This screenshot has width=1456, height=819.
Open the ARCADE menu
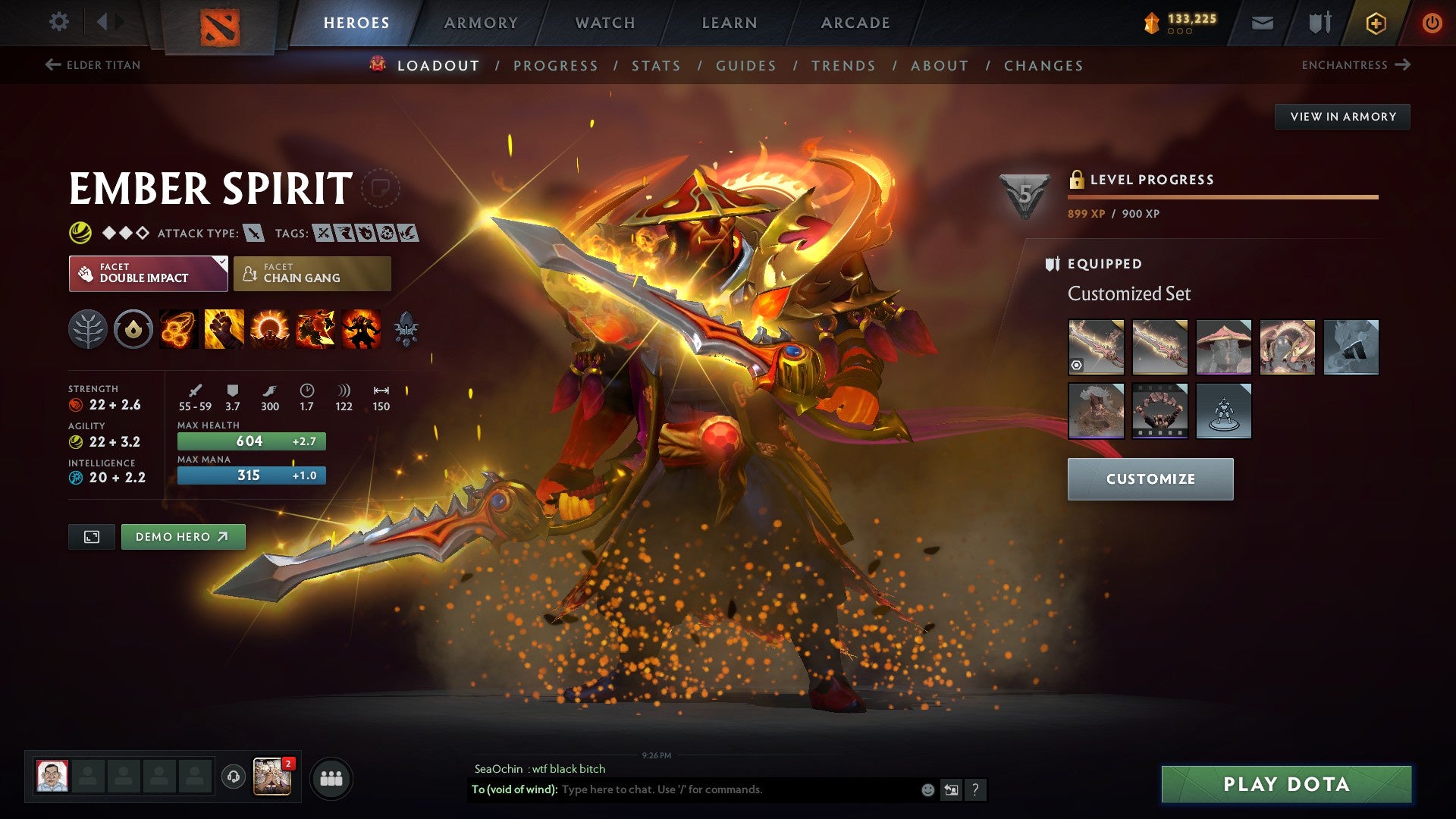pyautogui.click(x=855, y=22)
